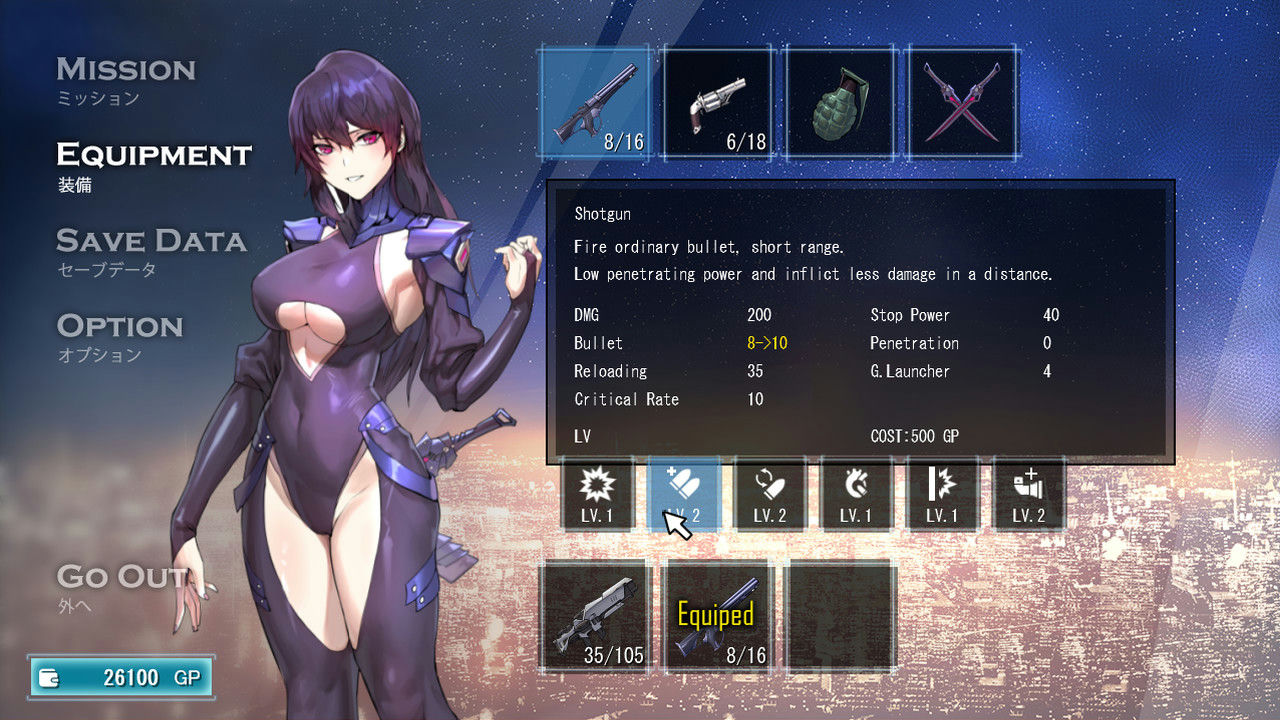The width and height of the screenshot is (1280, 720).
Task: Switch to the revolver weapon slot
Action: coord(718,102)
